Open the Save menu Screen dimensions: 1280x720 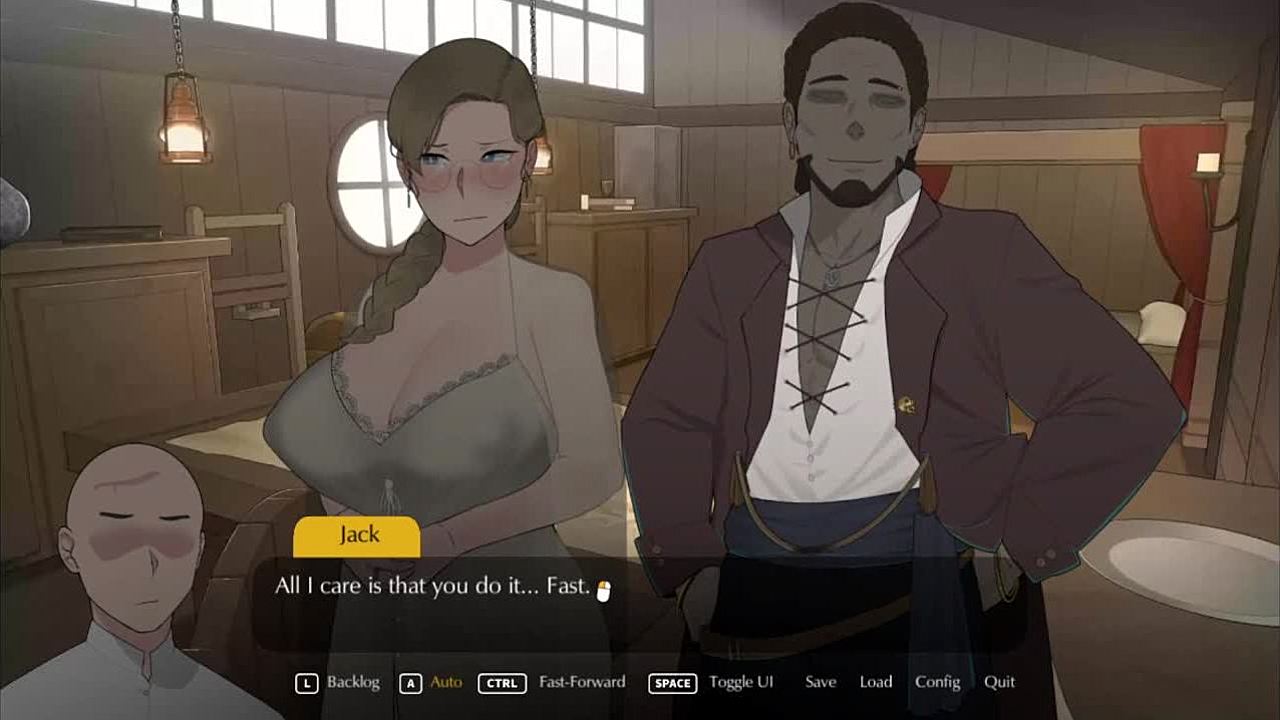(820, 682)
